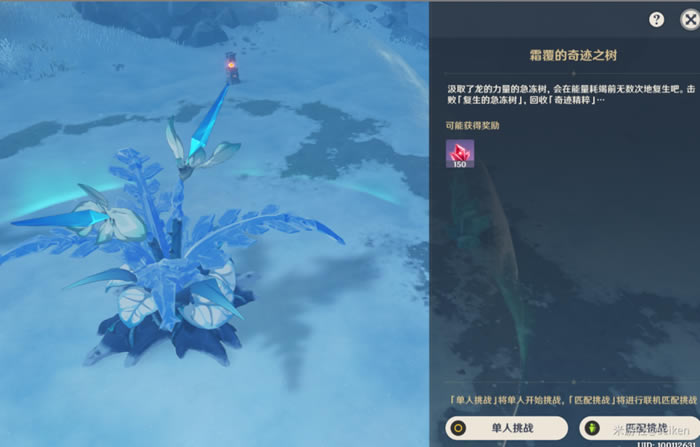Choose the 匹配挑战 matchmaking challenge
The image size is (700, 447).
[638, 429]
